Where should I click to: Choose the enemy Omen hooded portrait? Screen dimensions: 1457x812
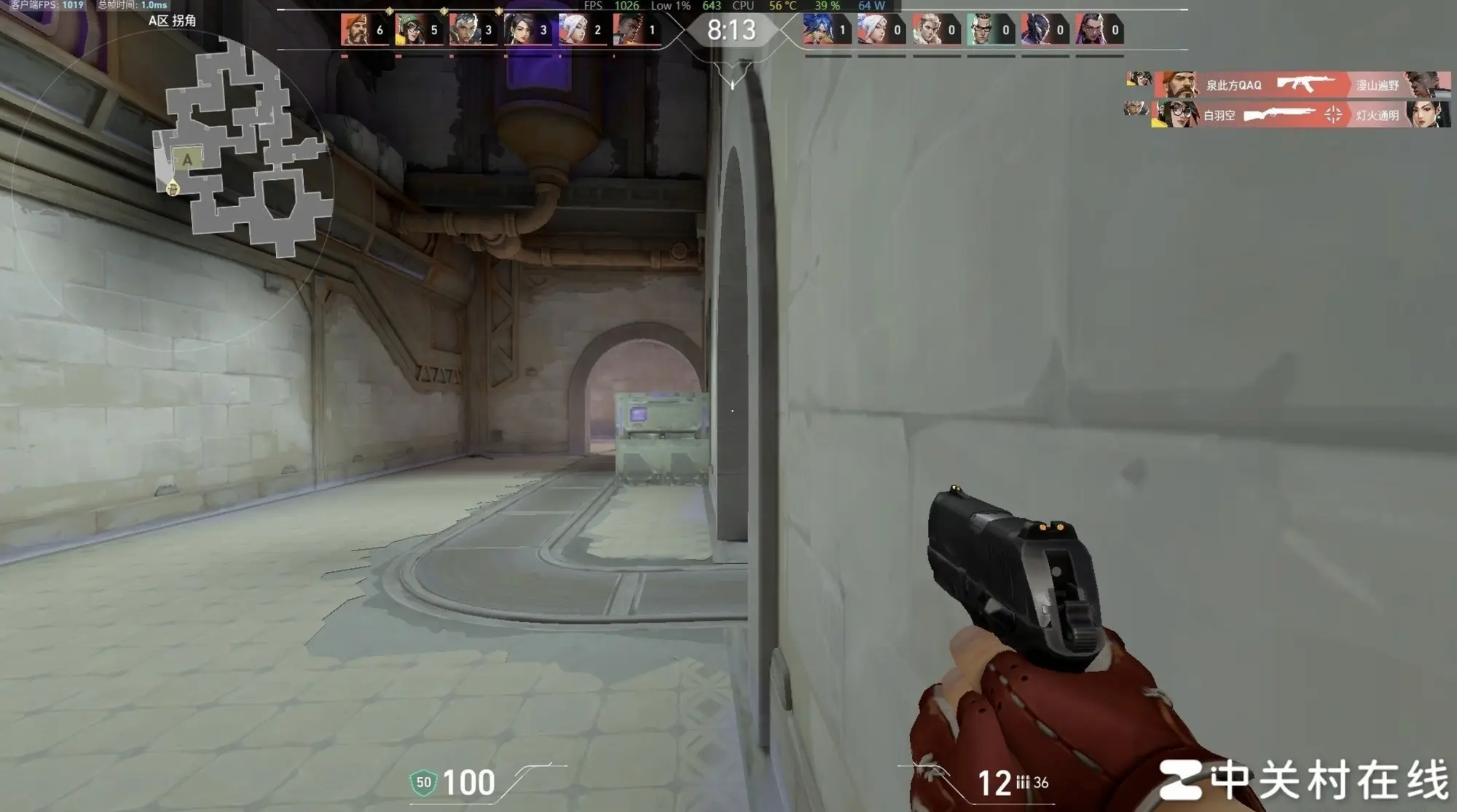1035,30
